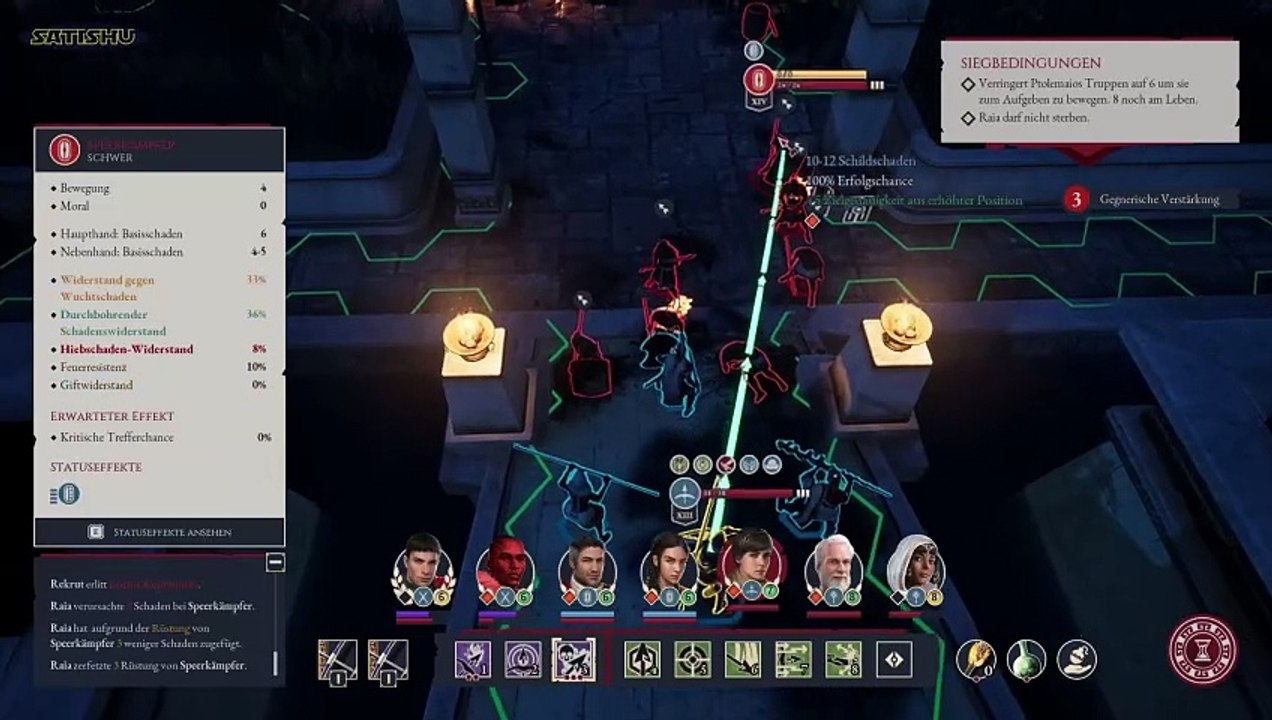Click the dark diamond arrows ability slot
This screenshot has height=720, width=1272.
click(894, 660)
